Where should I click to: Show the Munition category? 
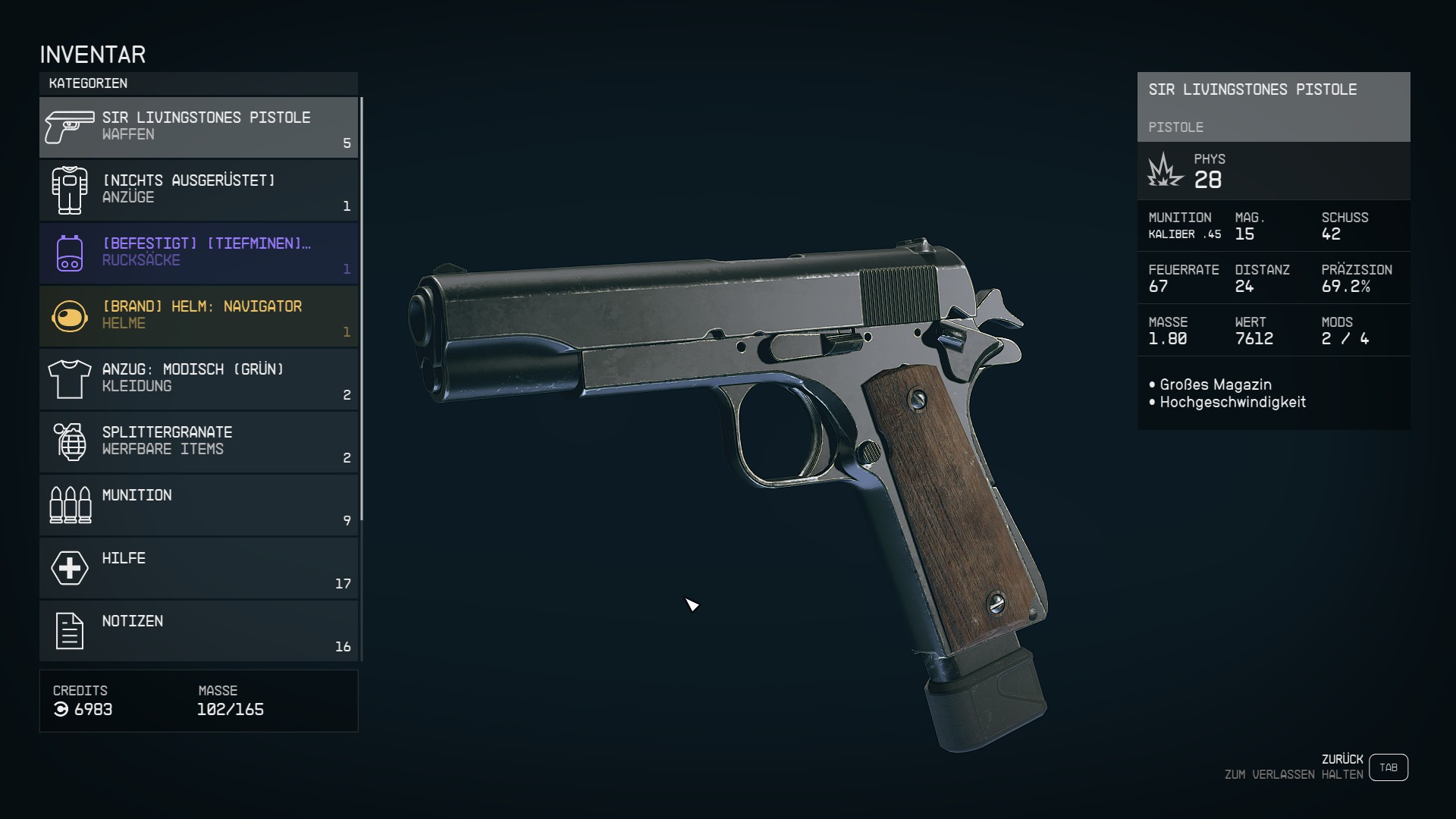point(199,505)
